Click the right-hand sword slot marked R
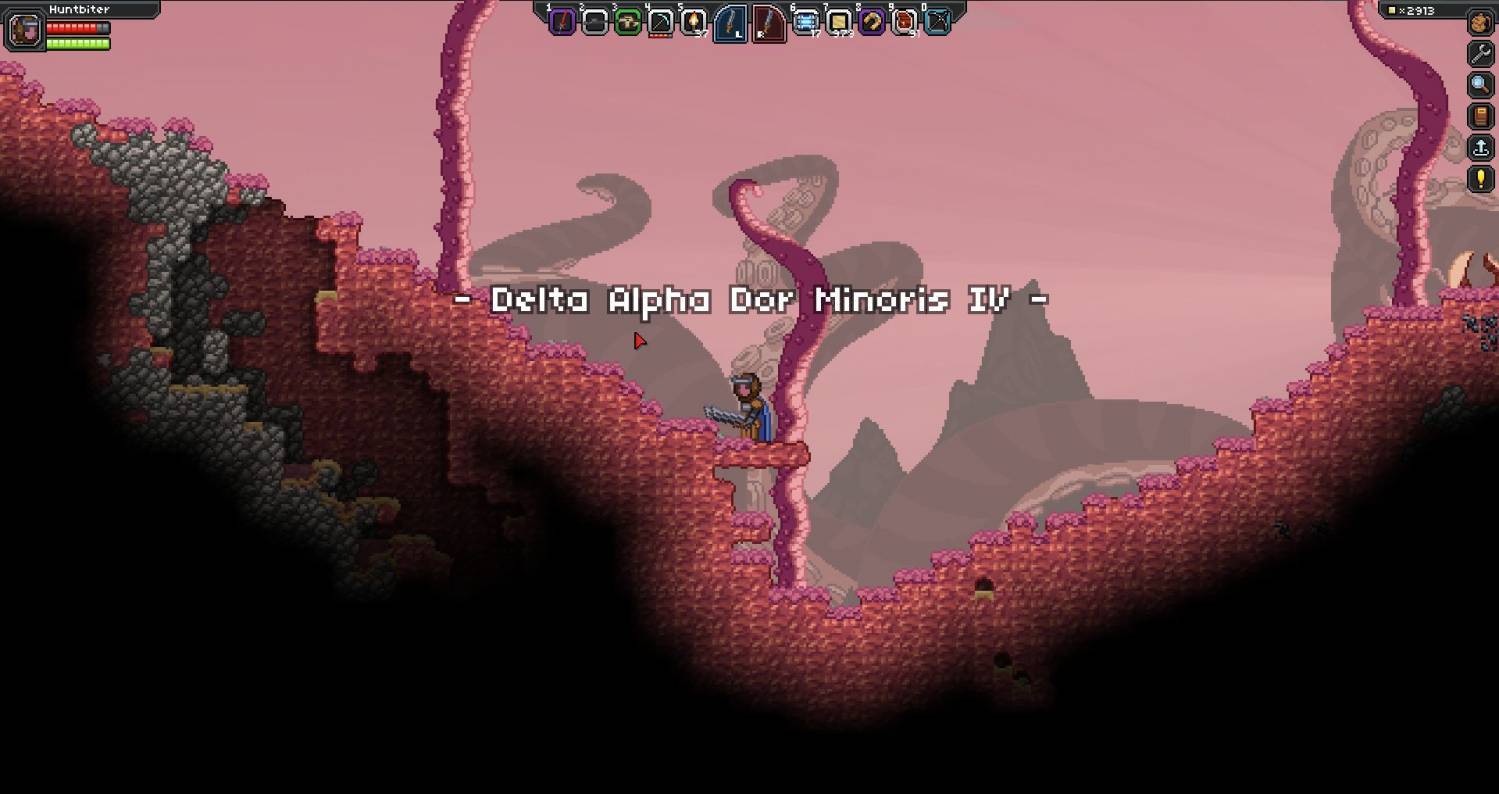The height and width of the screenshot is (794, 1499). (x=768, y=22)
